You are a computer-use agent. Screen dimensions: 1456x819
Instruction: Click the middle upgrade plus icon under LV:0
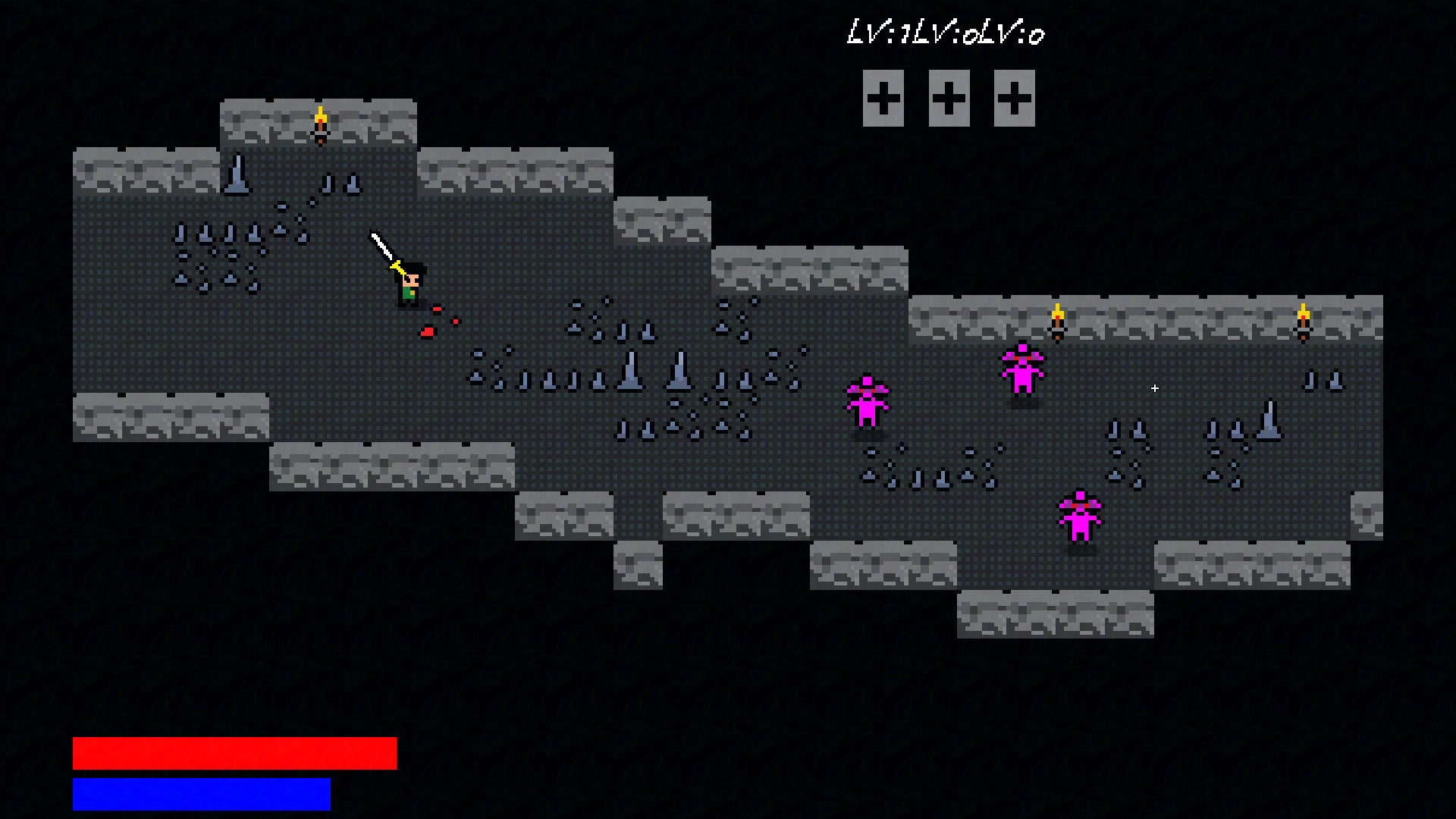[x=948, y=99]
